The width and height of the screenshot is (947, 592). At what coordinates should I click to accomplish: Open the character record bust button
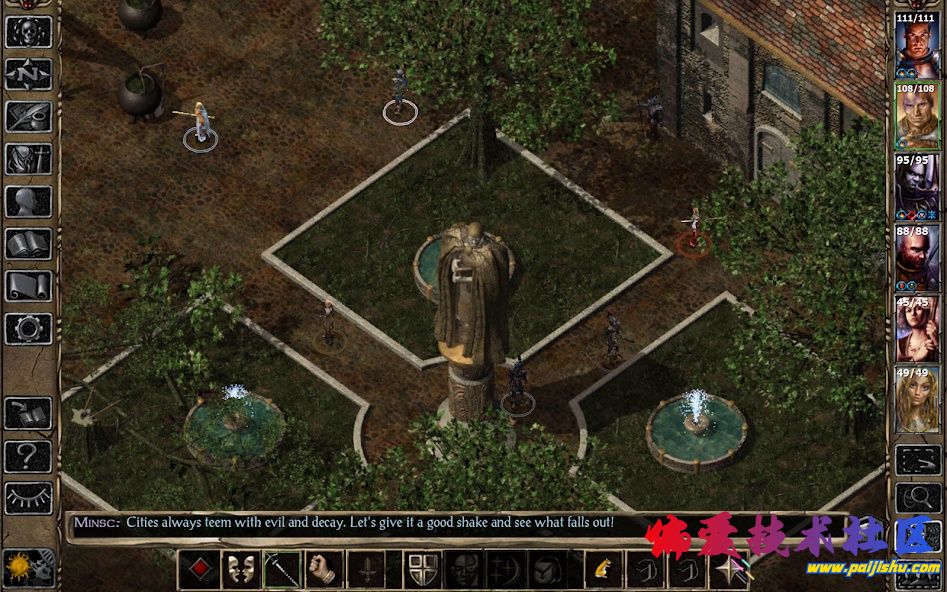click(x=28, y=201)
